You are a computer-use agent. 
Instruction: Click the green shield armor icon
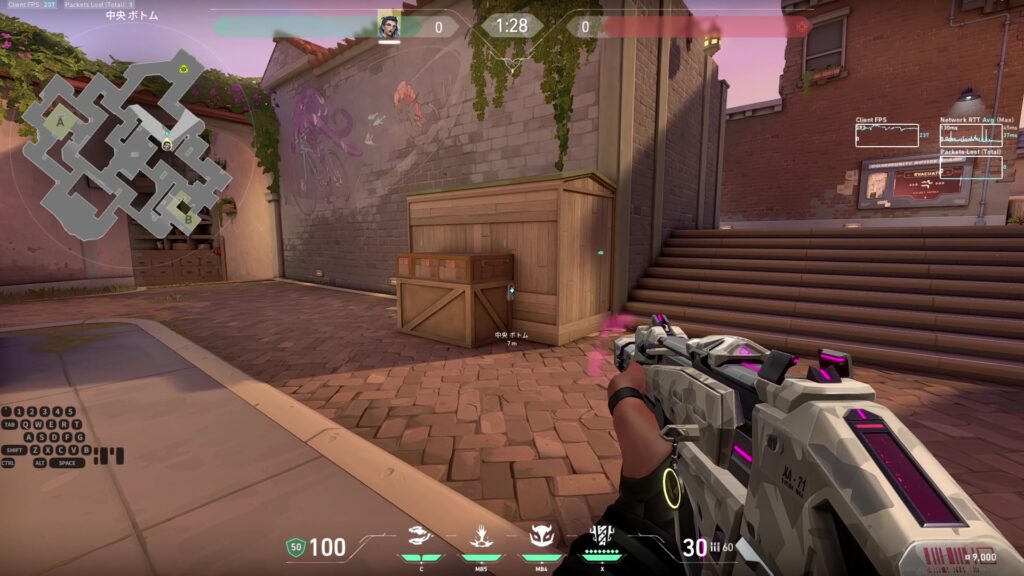coord(295,547)
